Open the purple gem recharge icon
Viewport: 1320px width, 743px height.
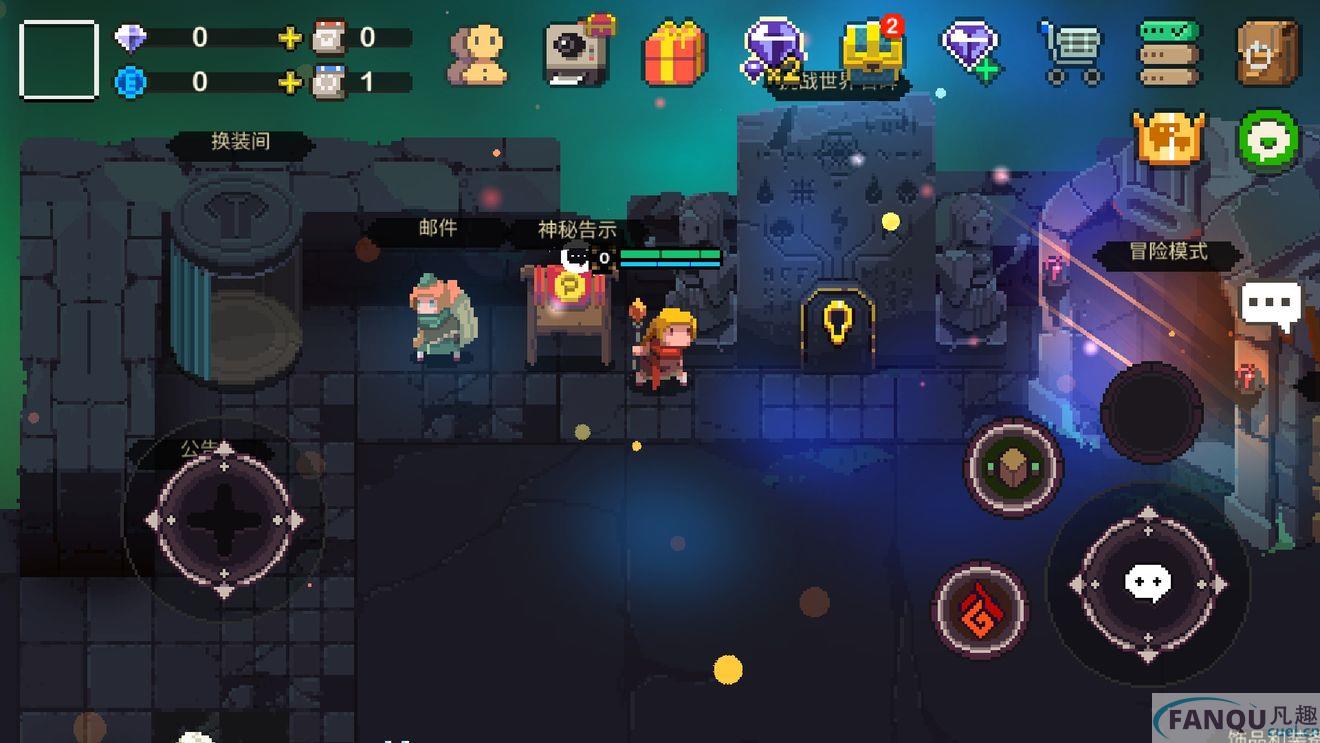click(x=970, y=50)
